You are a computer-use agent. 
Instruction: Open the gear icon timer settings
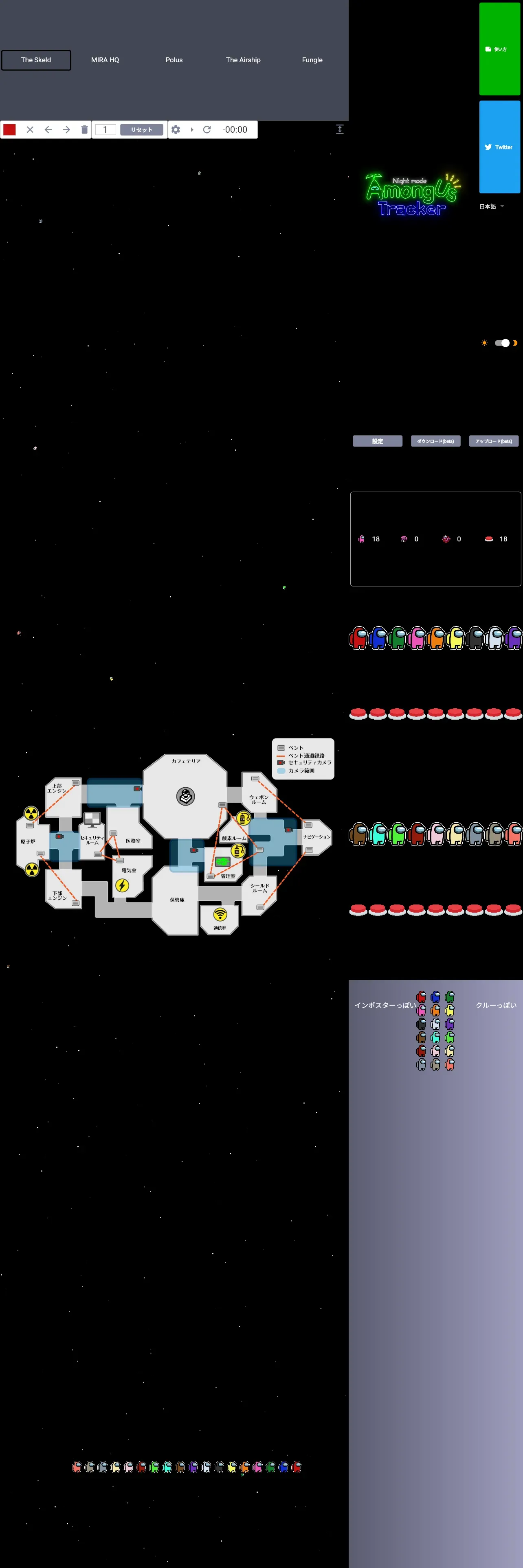[176, 130]
